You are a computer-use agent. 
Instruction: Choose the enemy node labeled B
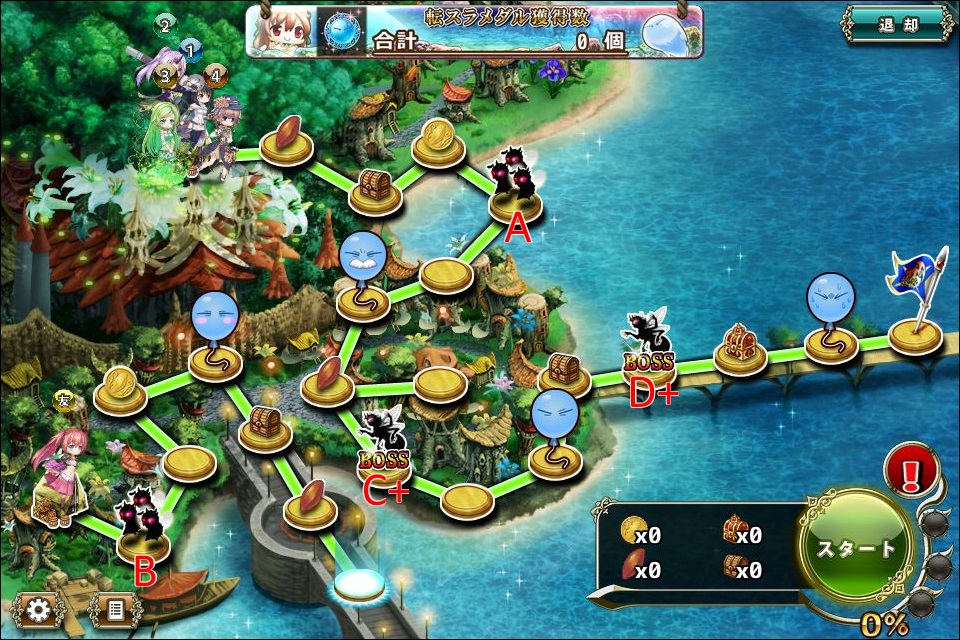(x=143, y=529)
